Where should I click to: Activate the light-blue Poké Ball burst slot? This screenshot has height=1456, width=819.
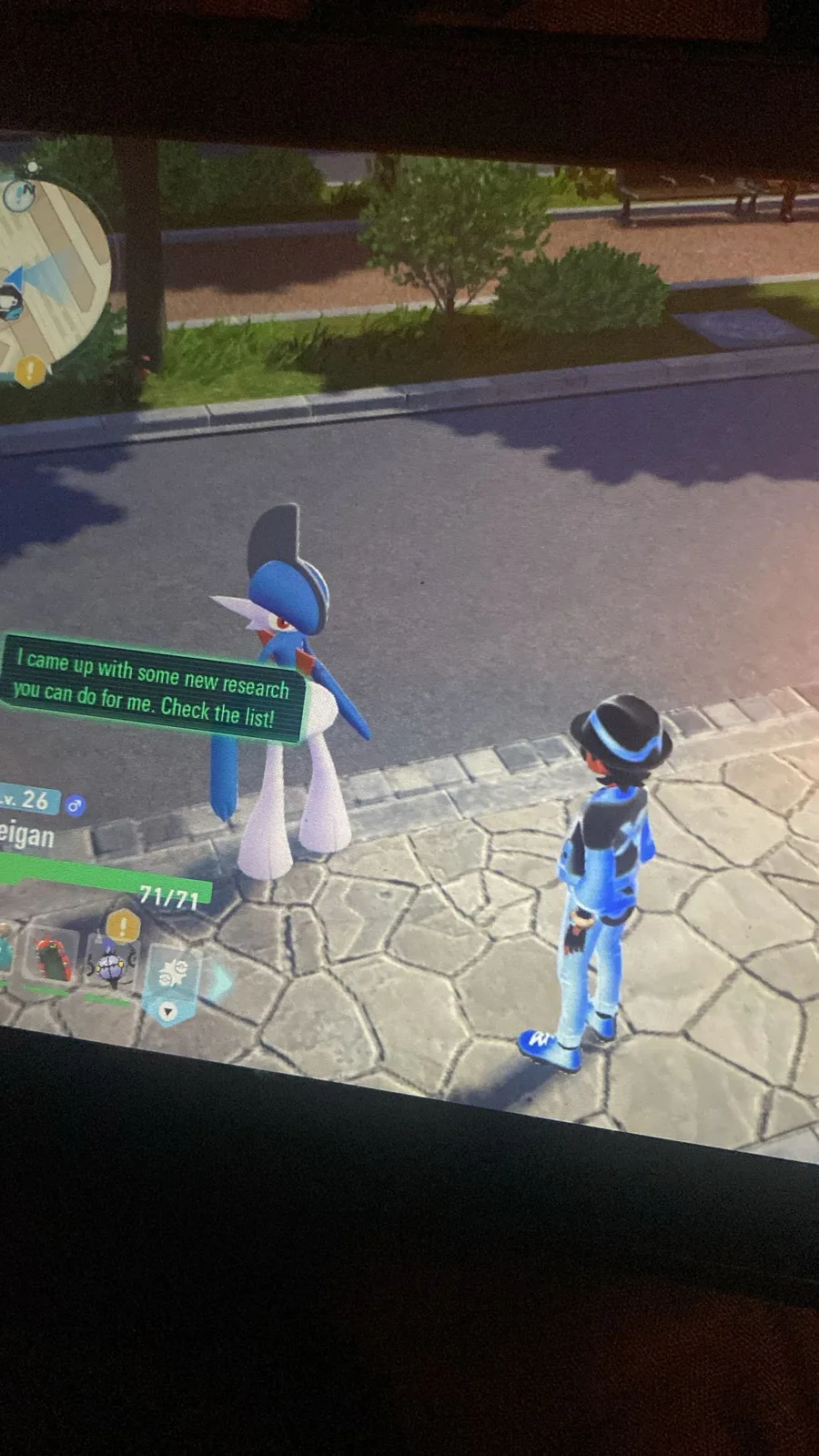point(172,976)
